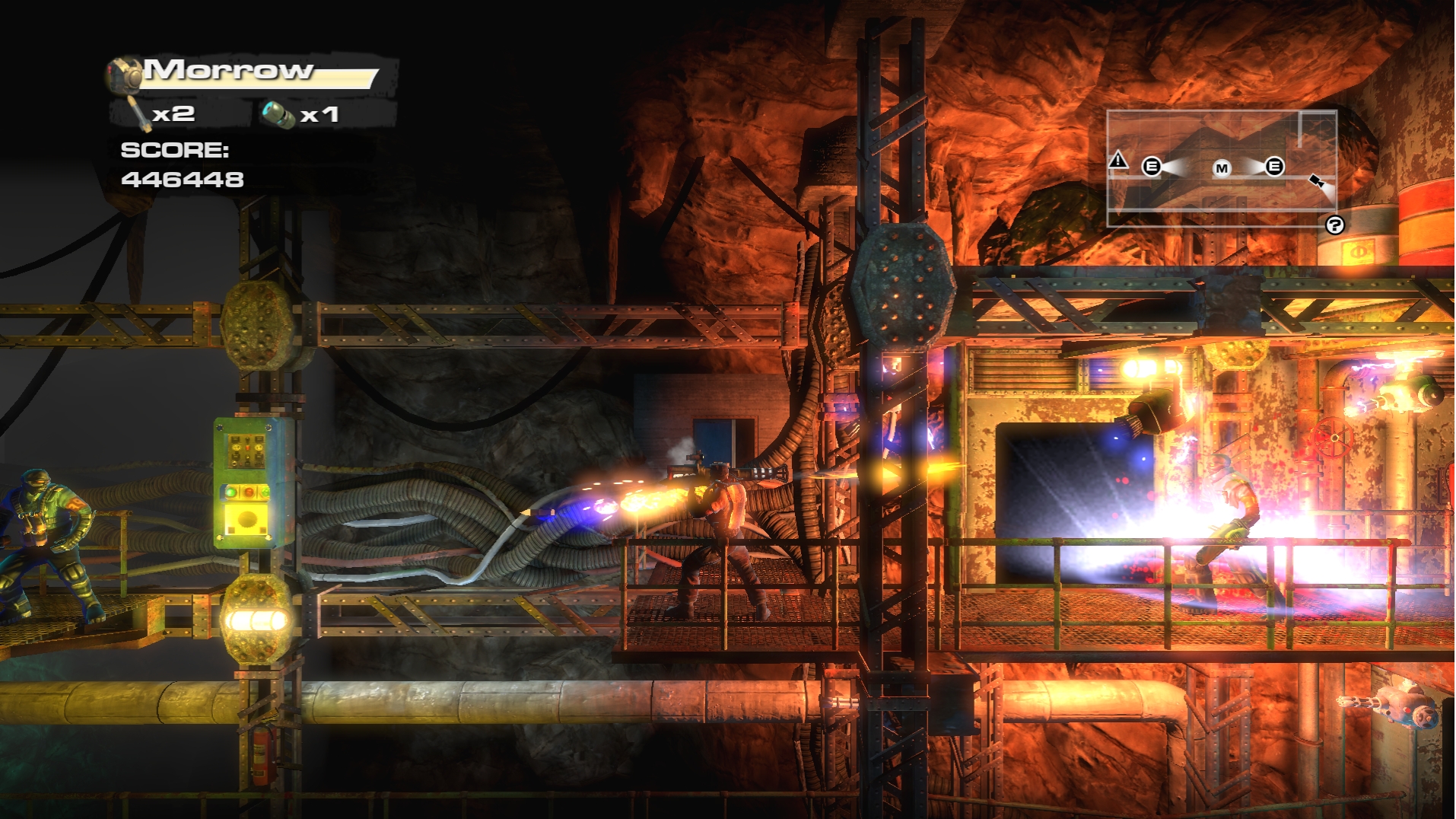Click the question mark marker by the minimap

click(1334, 225)
